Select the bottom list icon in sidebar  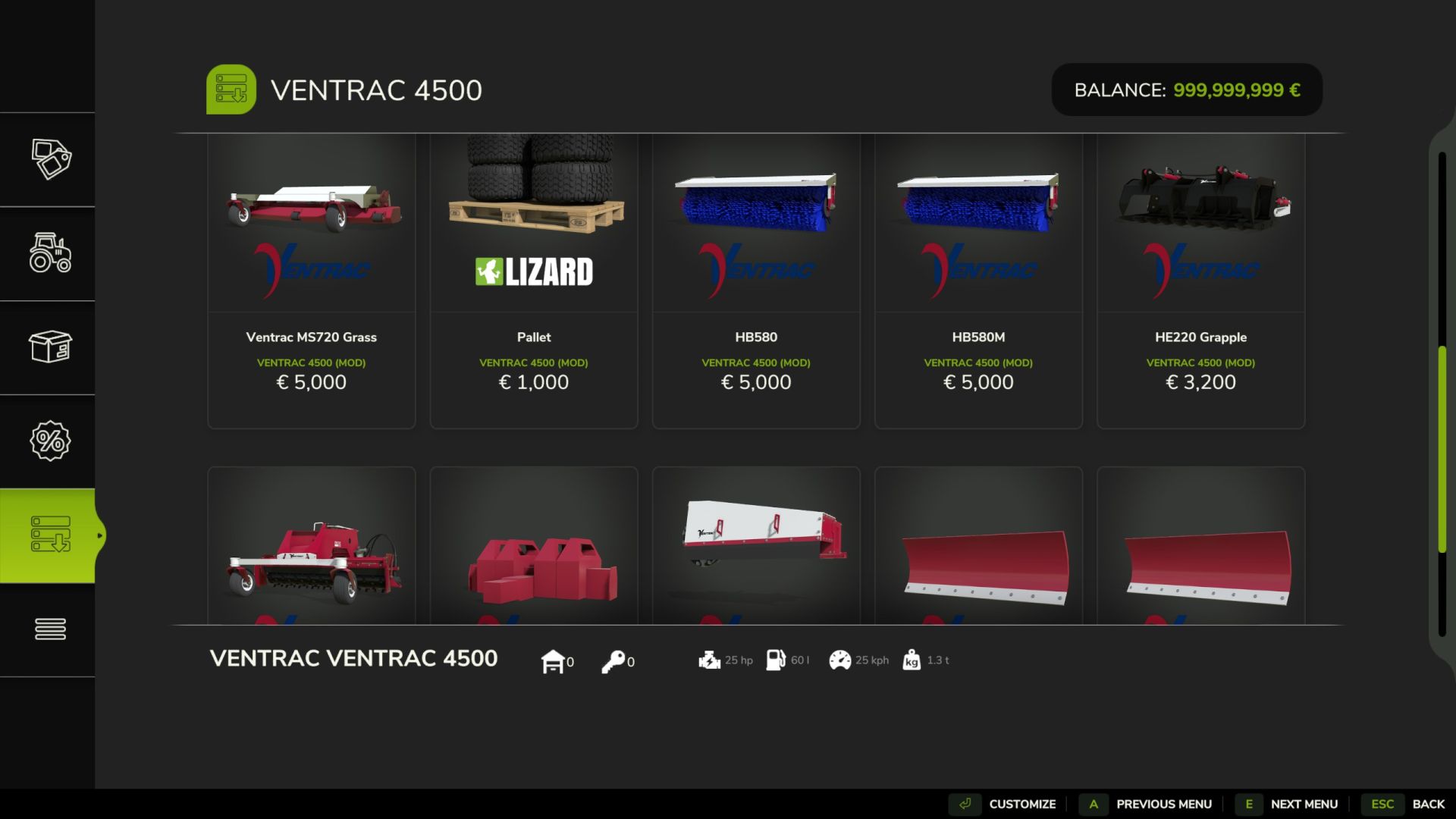click(x=49, y=629)
